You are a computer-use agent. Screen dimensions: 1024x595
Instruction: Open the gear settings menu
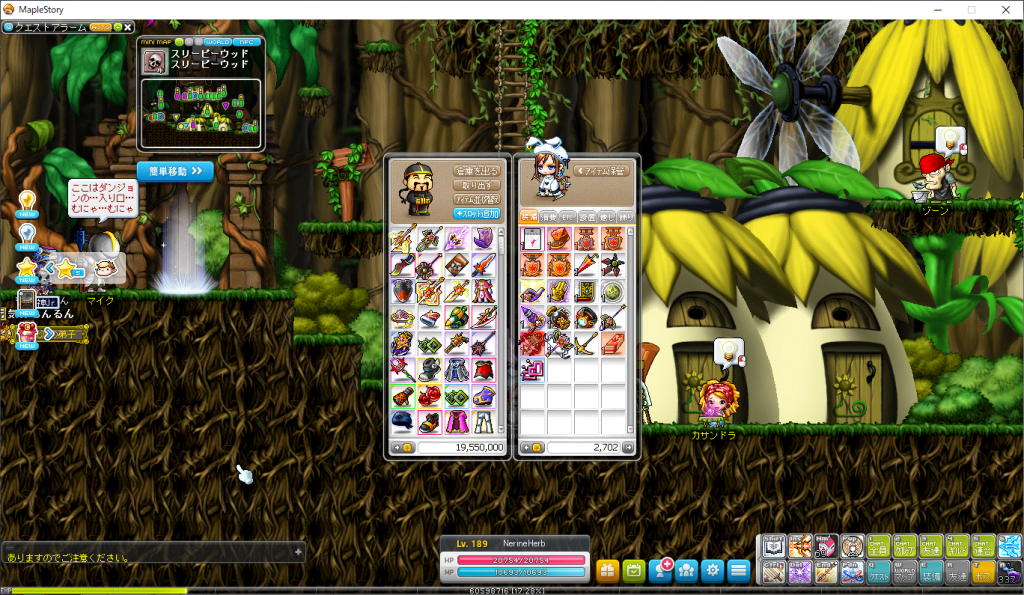click(x=712, y=570)
